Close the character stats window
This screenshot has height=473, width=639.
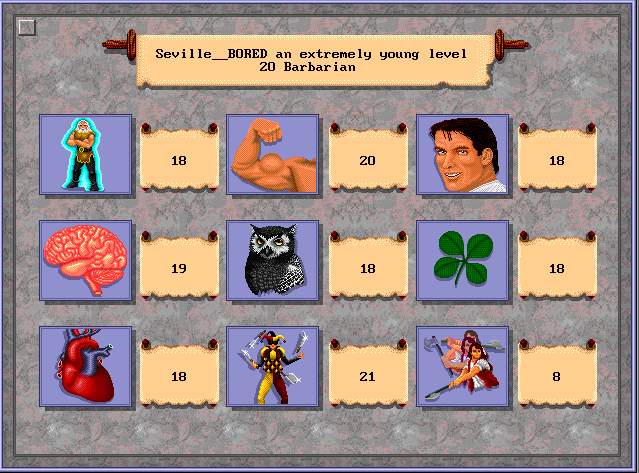[x=27, y=27]
